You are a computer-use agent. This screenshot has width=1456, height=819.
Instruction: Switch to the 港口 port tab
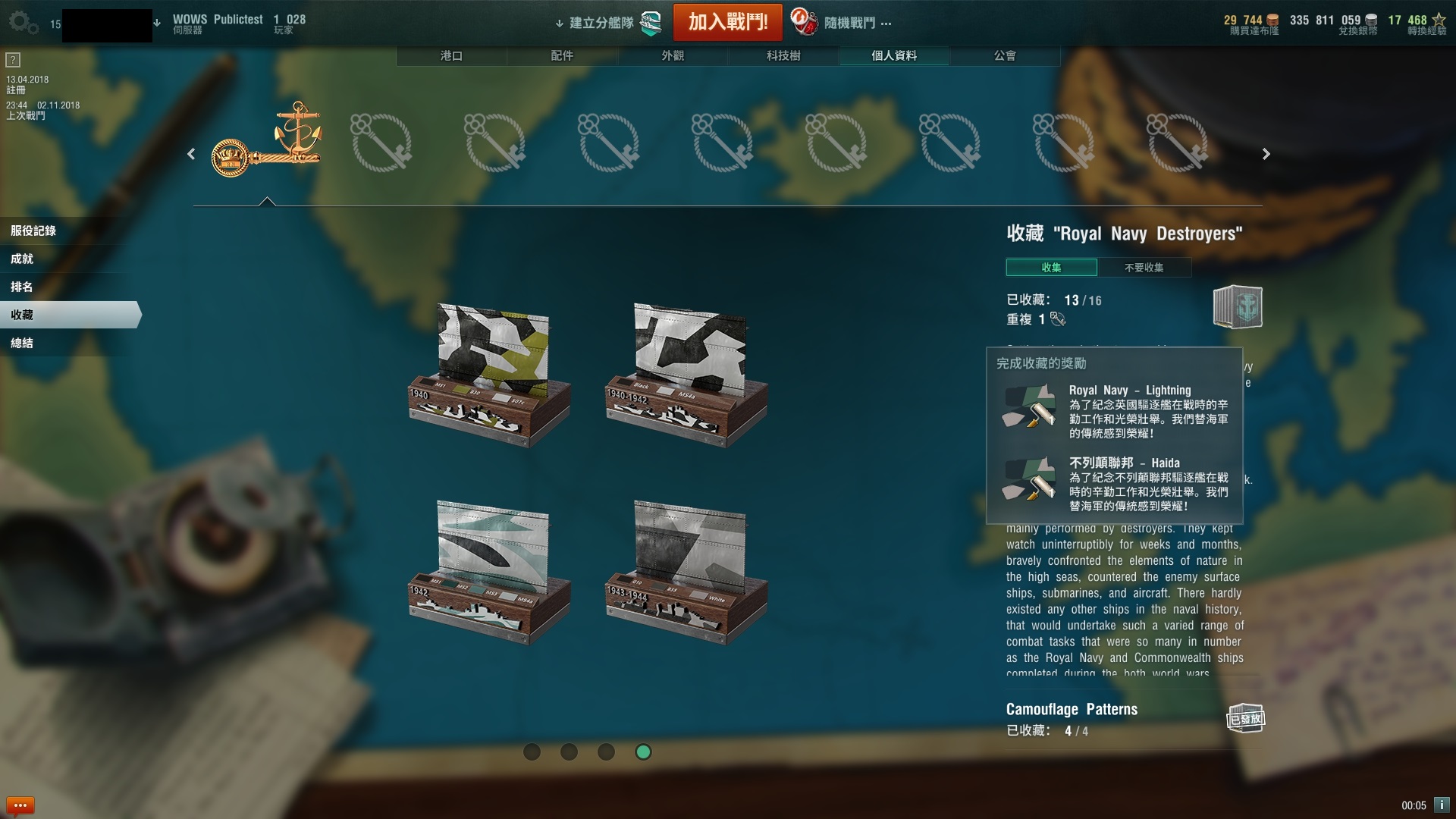451,55
